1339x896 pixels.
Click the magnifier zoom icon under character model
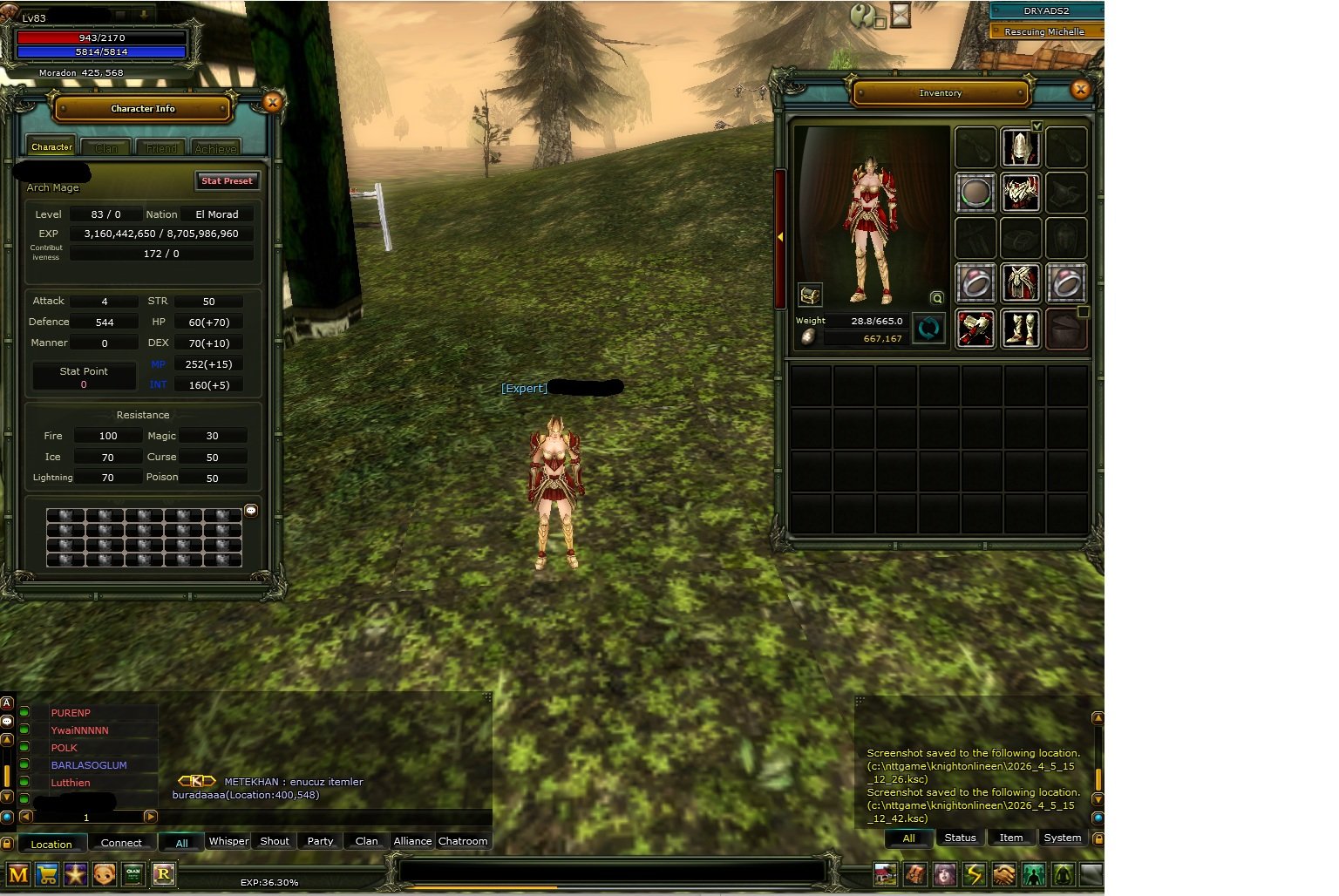(x=935, y=297)
